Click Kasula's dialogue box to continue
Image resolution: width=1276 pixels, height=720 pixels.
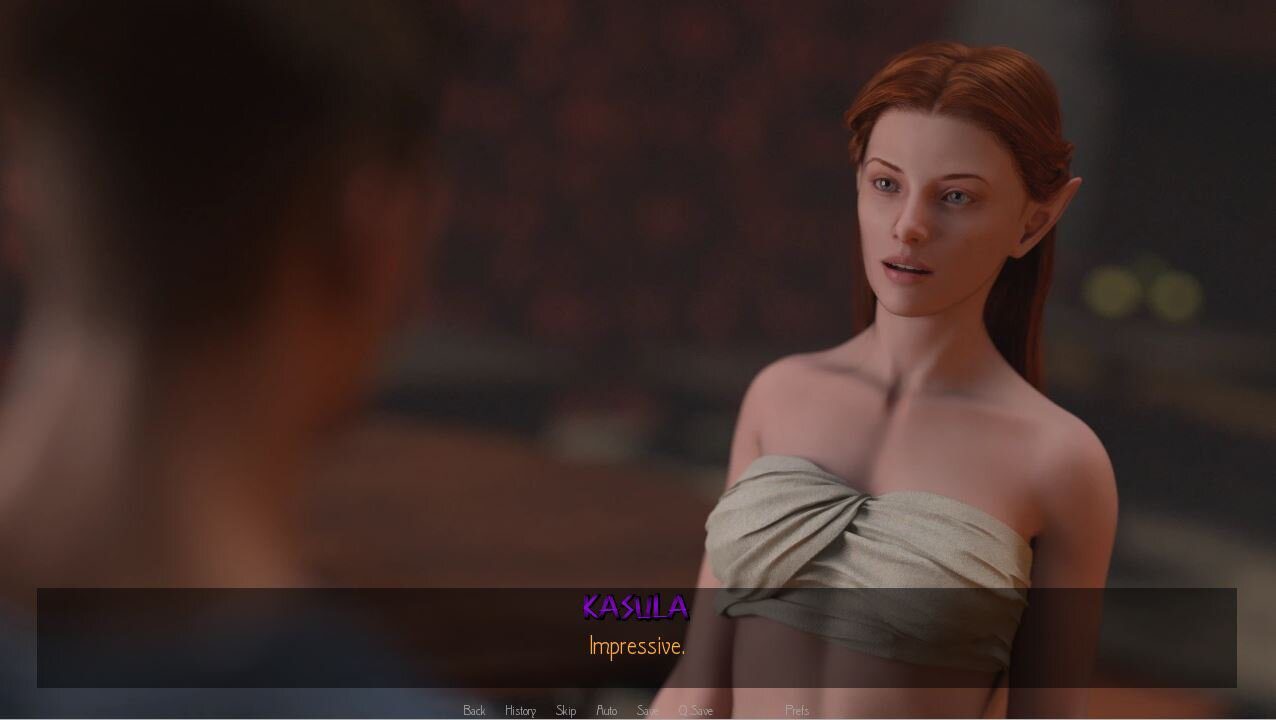tap(636, 638)
